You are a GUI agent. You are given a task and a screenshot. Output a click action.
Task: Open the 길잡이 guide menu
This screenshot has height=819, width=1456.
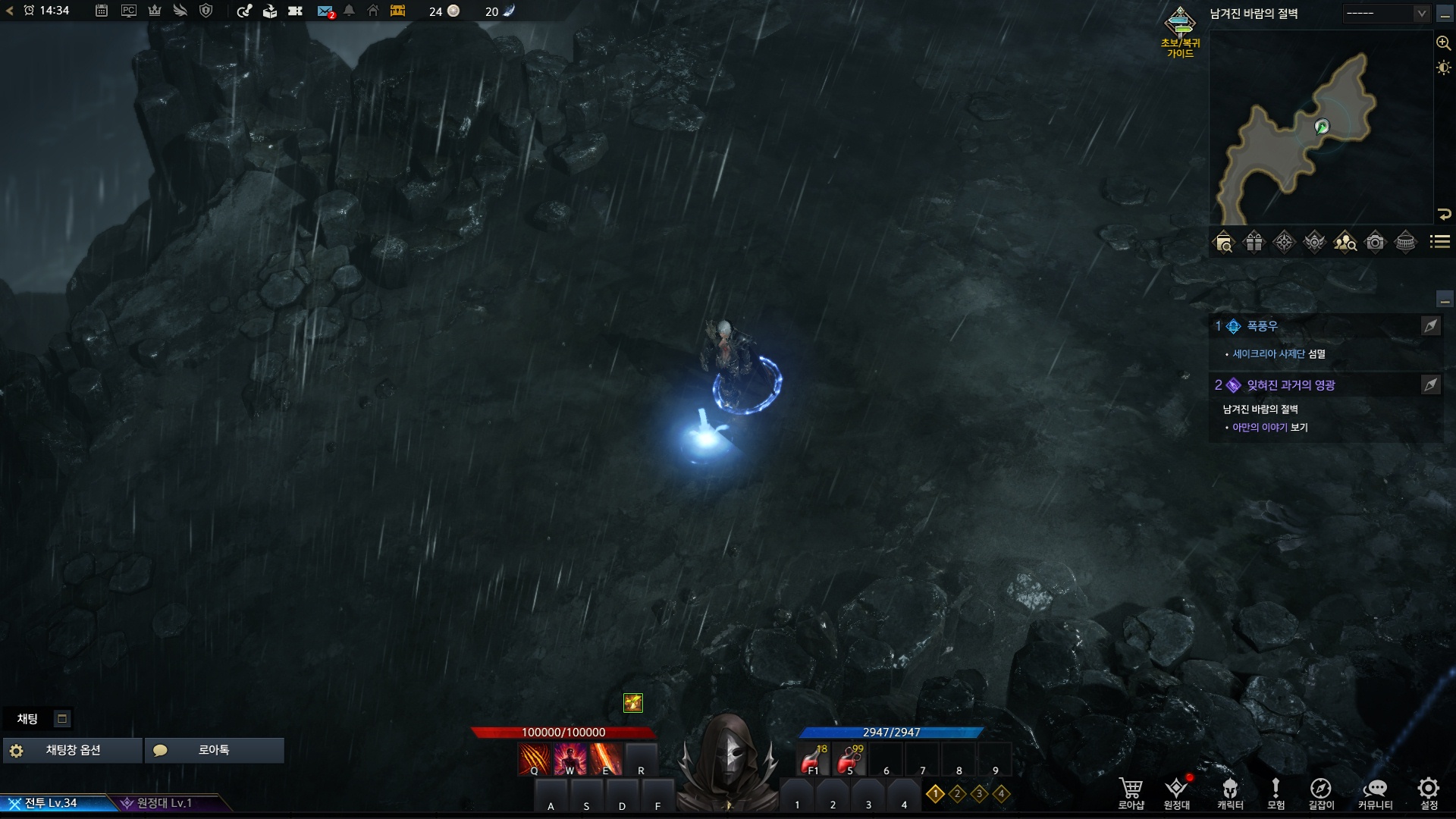click(x=1320, y=792)
